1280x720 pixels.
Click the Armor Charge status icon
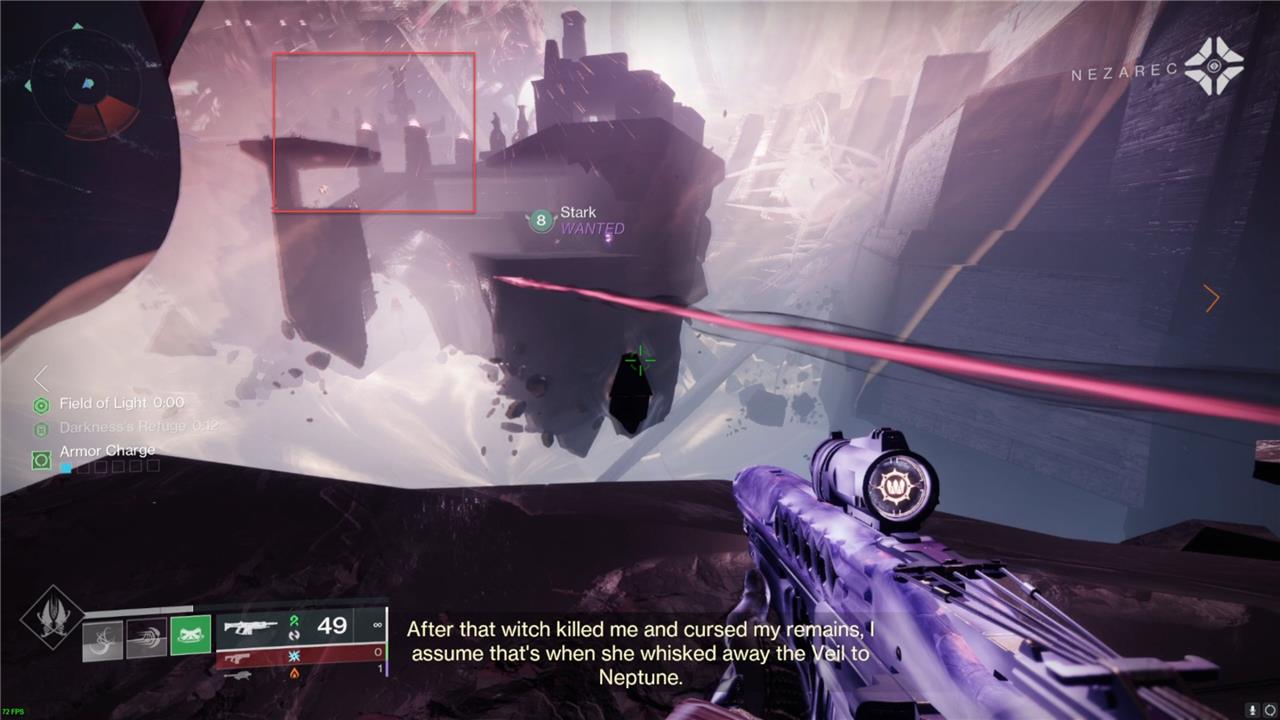(x=41, y=460)
